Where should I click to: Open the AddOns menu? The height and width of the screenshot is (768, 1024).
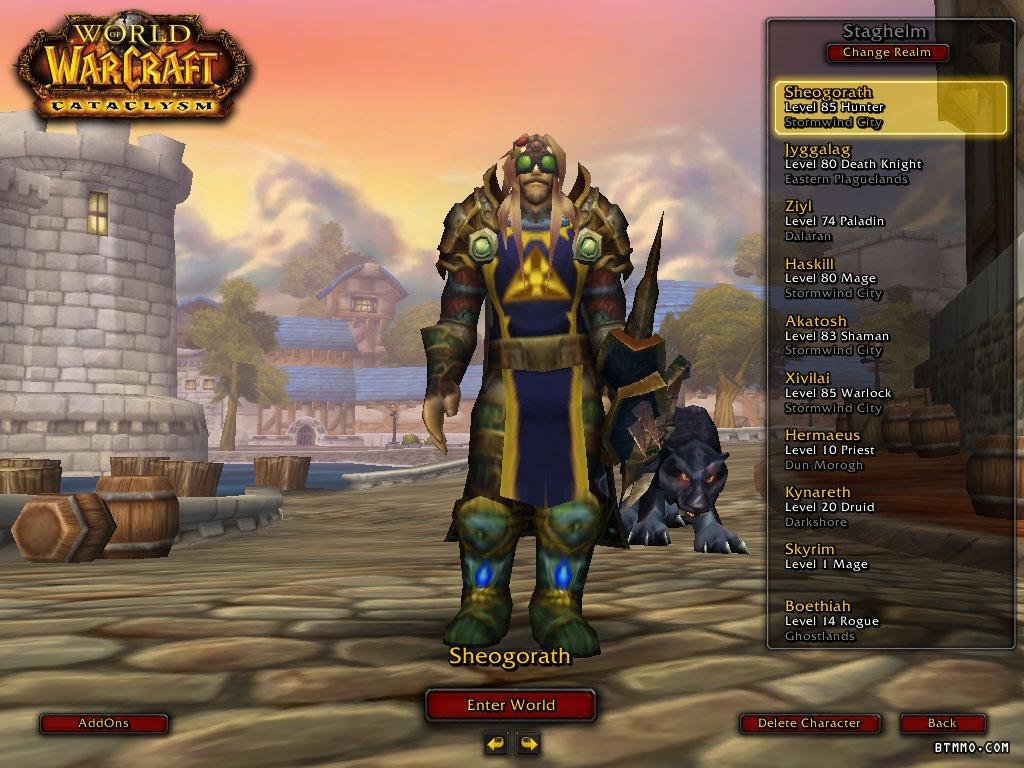coord(104,723)
